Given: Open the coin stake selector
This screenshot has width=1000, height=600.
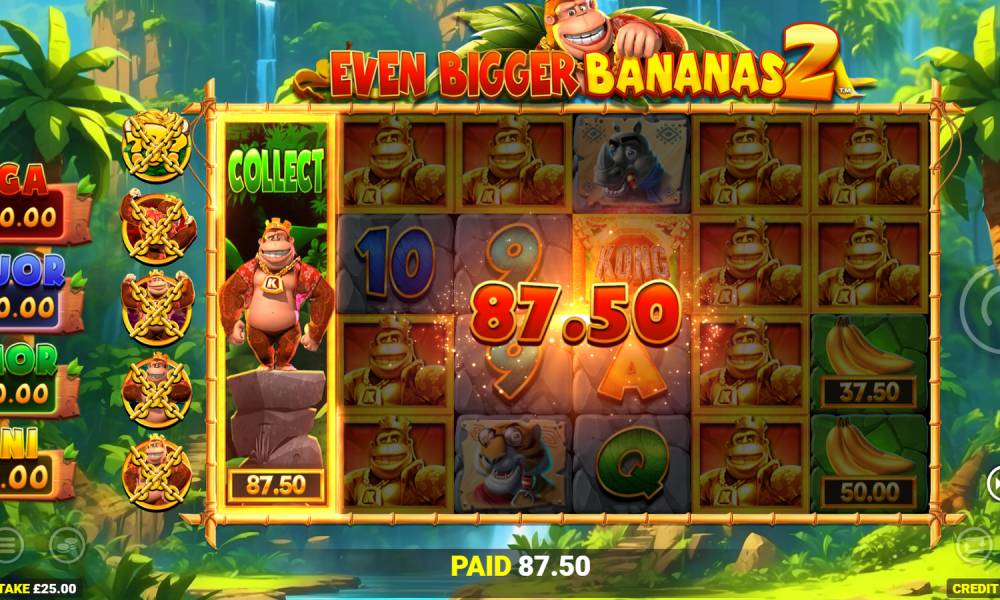Looking at the screenshot, I should [66, 544].
